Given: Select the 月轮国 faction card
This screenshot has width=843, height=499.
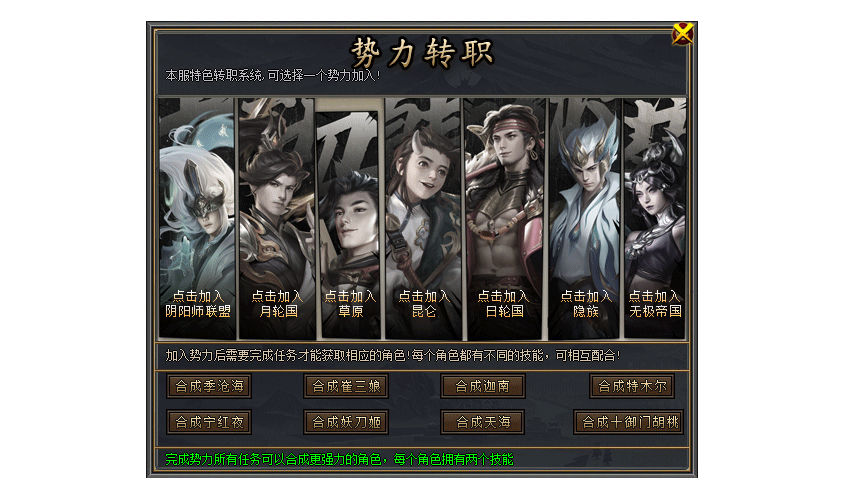Looking at the screenshot, I should (x=277, y=220).
